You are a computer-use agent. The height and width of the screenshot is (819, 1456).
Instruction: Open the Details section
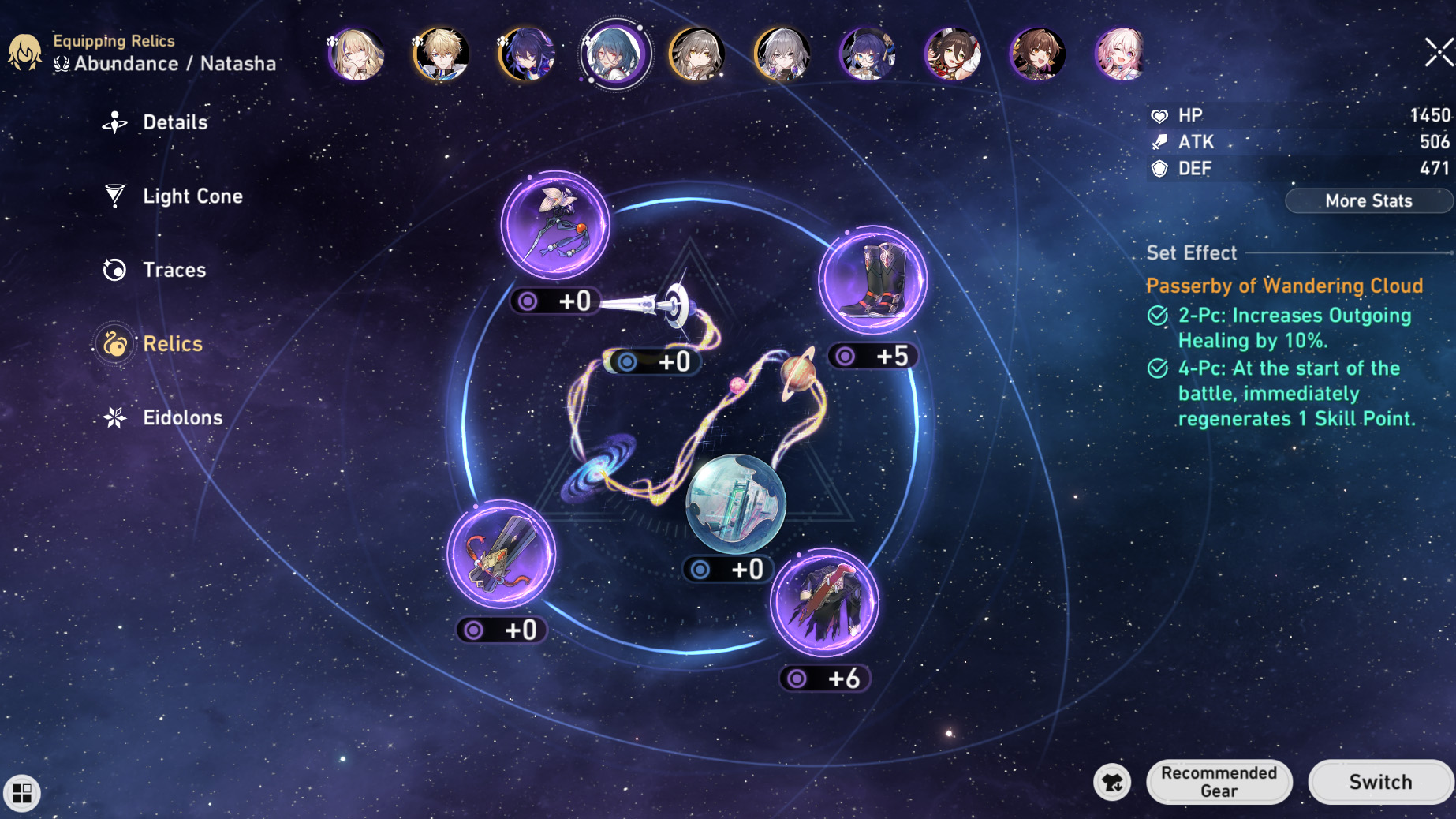(174, 122)
